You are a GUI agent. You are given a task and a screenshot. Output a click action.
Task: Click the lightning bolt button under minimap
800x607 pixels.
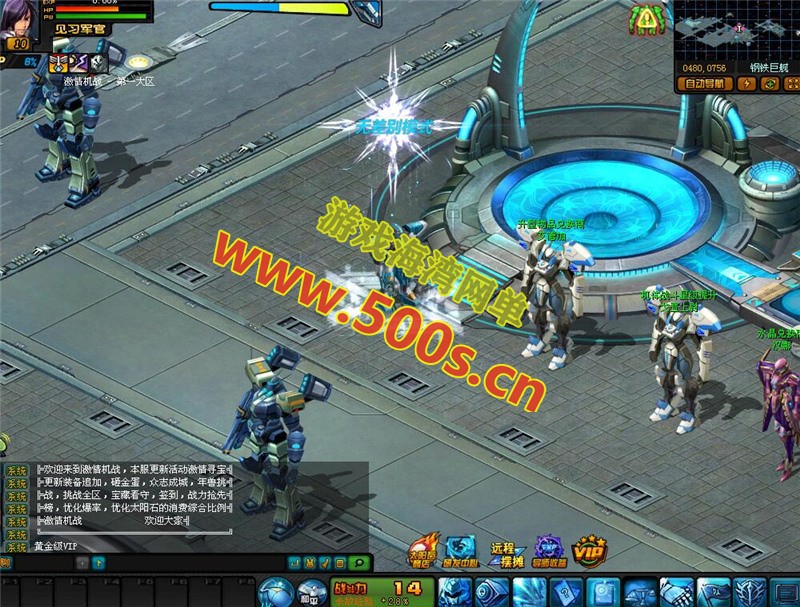click(746, 84)
